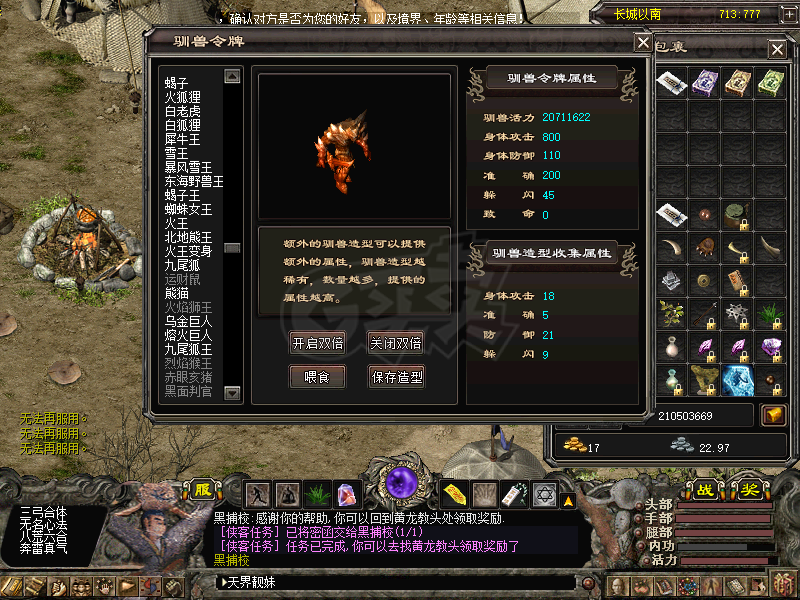800x600 pixels.
Task: Click the 关闭双倍 button
Action: 395,343
